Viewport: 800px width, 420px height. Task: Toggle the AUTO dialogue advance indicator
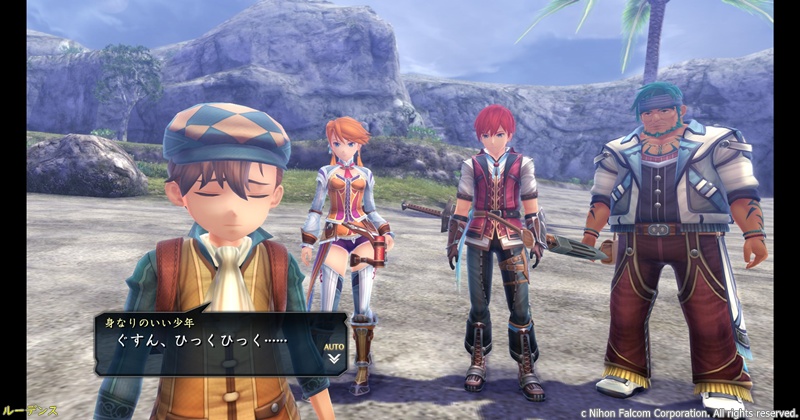[334, 350]
